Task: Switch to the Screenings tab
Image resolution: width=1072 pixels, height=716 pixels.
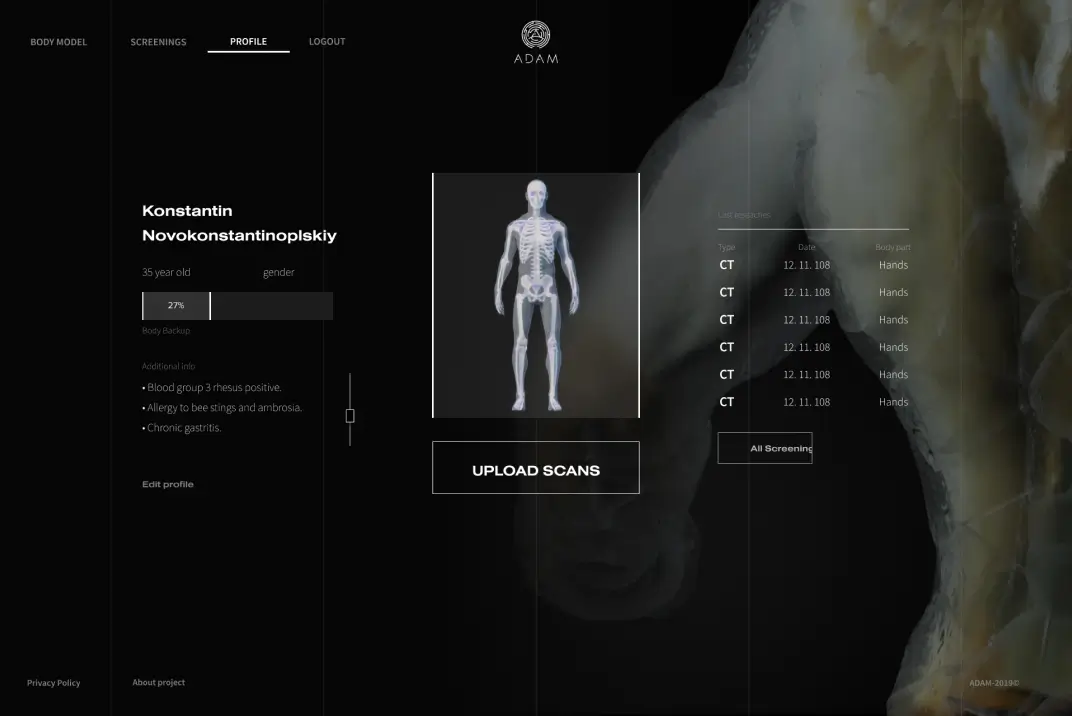Action: [x=158, y=42]
